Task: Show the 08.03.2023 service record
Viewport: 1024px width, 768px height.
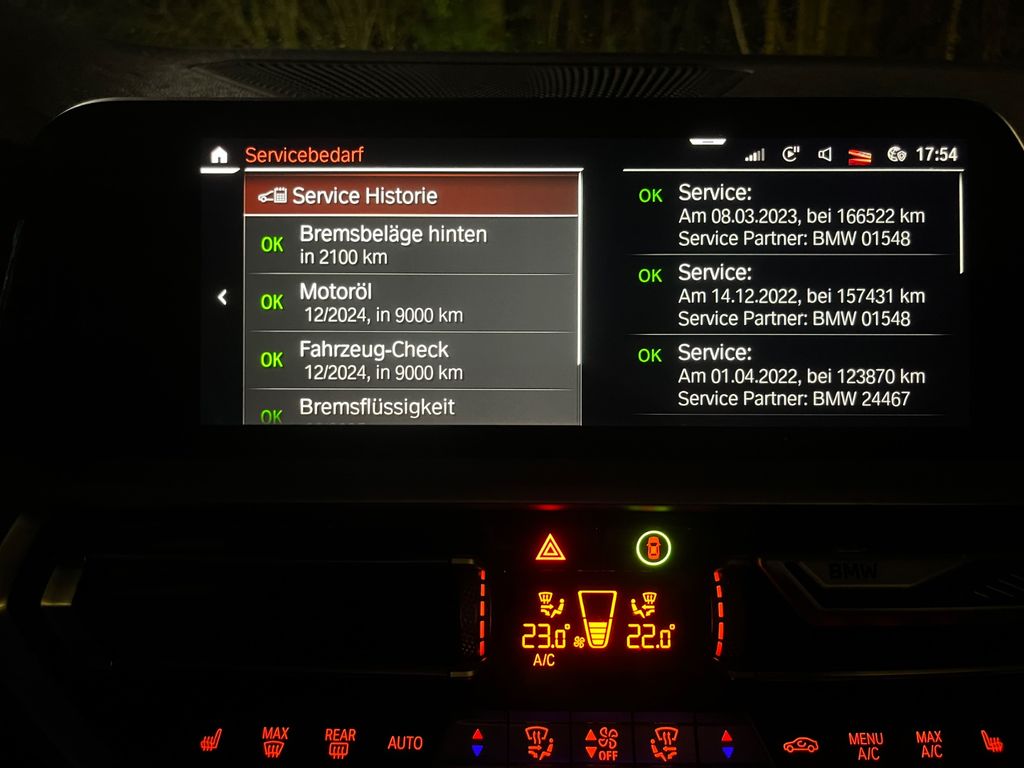Action: pos(790,214)
